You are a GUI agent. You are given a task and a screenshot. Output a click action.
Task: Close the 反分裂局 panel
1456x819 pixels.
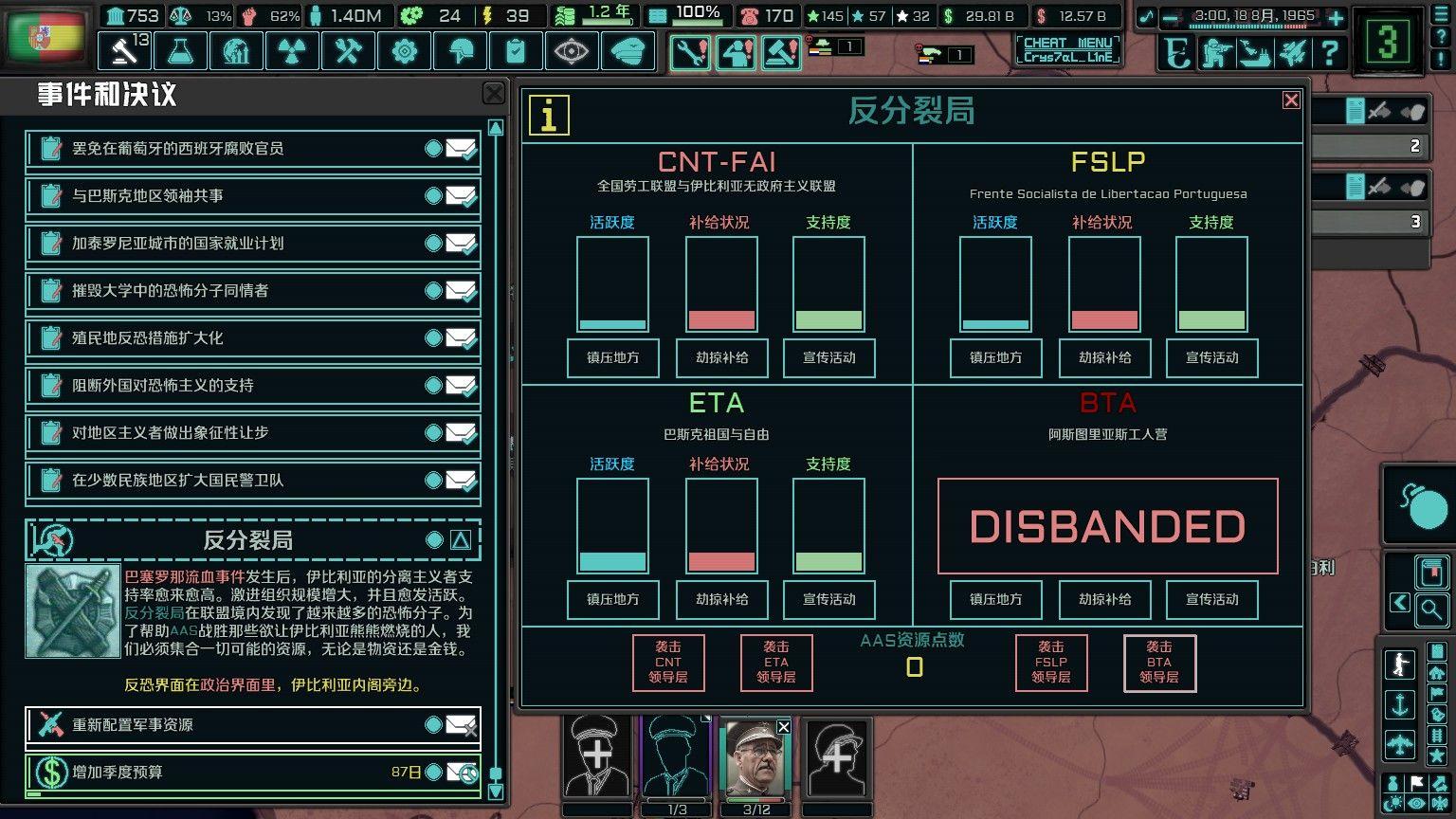tap(1290, 100)
